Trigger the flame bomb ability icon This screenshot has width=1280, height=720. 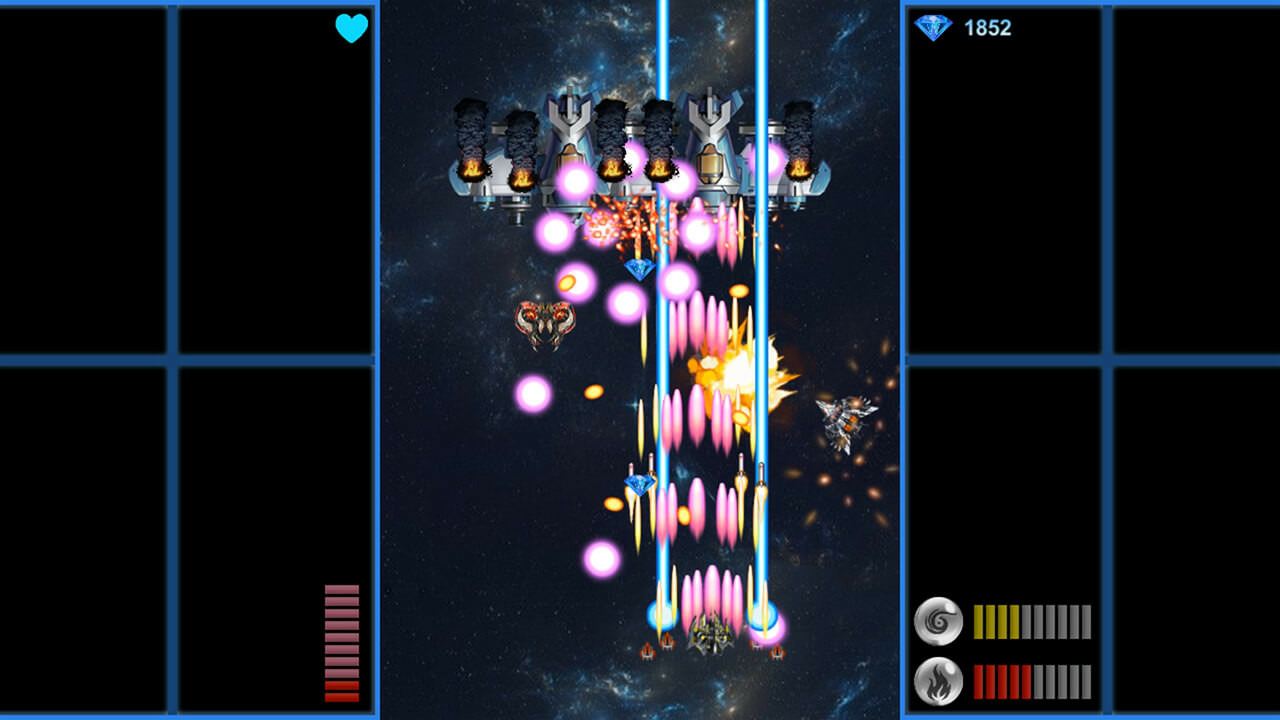(938, 681)
